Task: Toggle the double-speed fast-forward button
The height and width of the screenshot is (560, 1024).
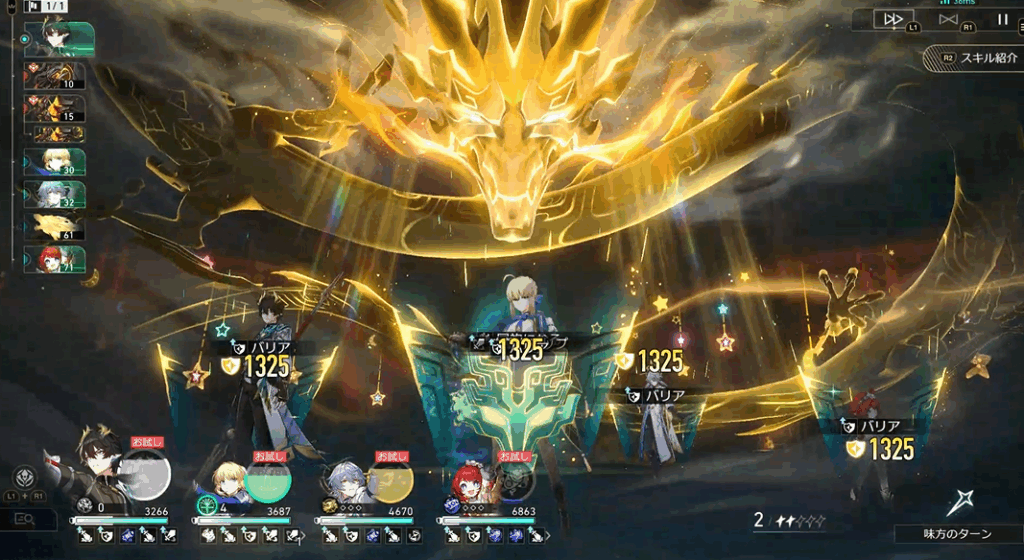Action: 893,19
